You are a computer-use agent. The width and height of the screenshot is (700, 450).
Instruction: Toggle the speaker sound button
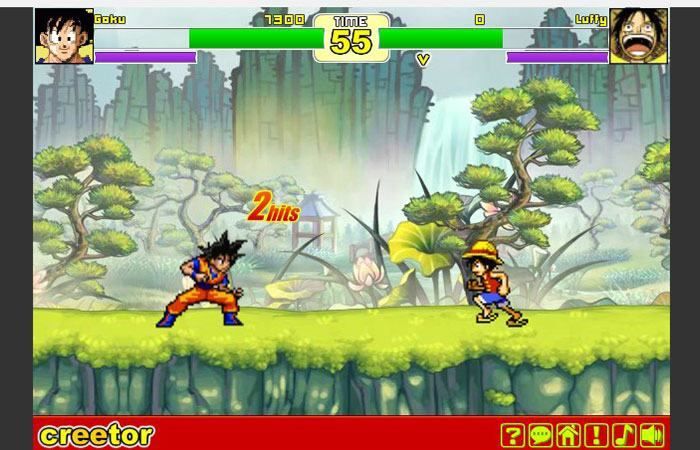652,435
